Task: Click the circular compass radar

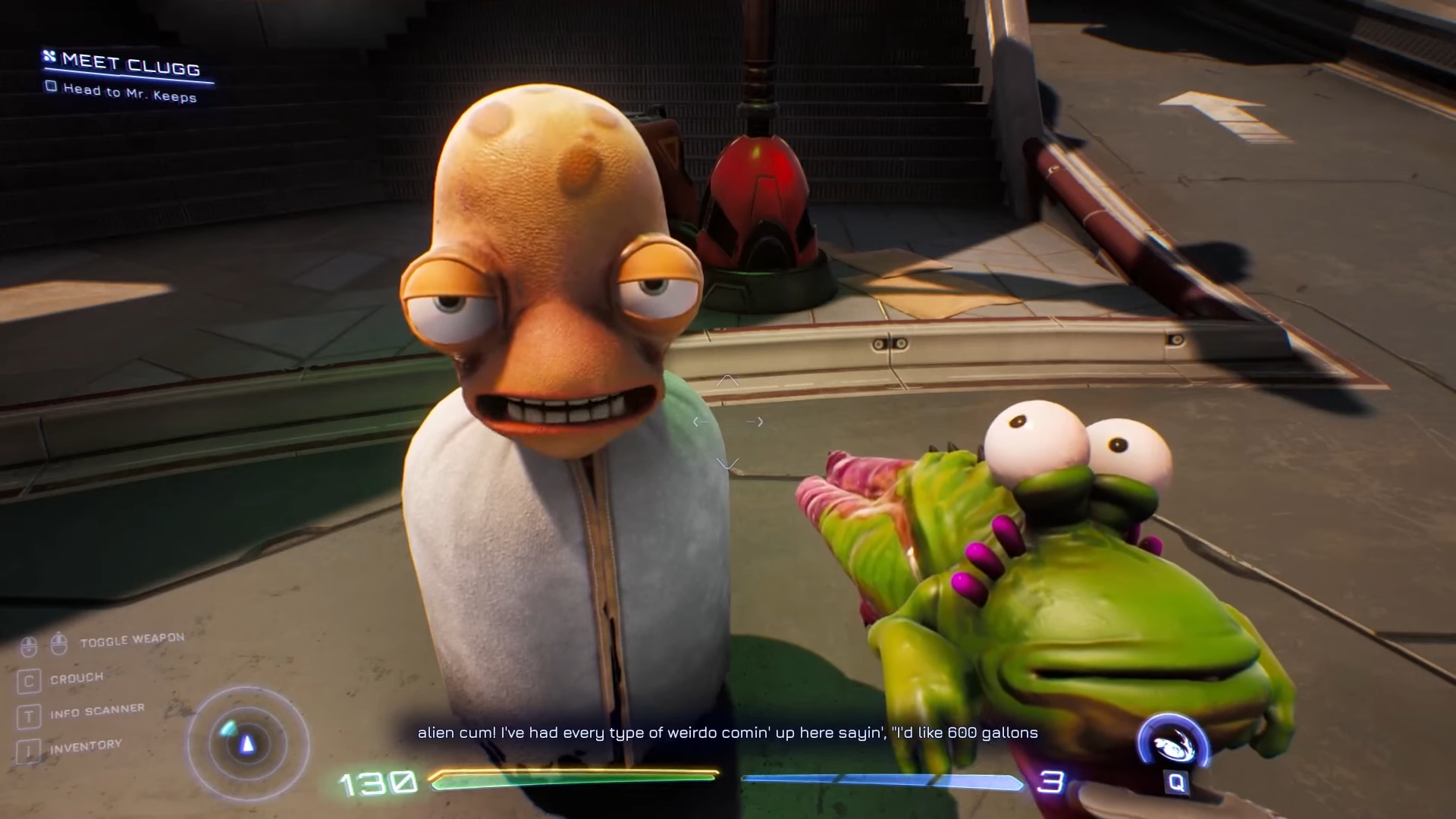Action: click(247, 744)
